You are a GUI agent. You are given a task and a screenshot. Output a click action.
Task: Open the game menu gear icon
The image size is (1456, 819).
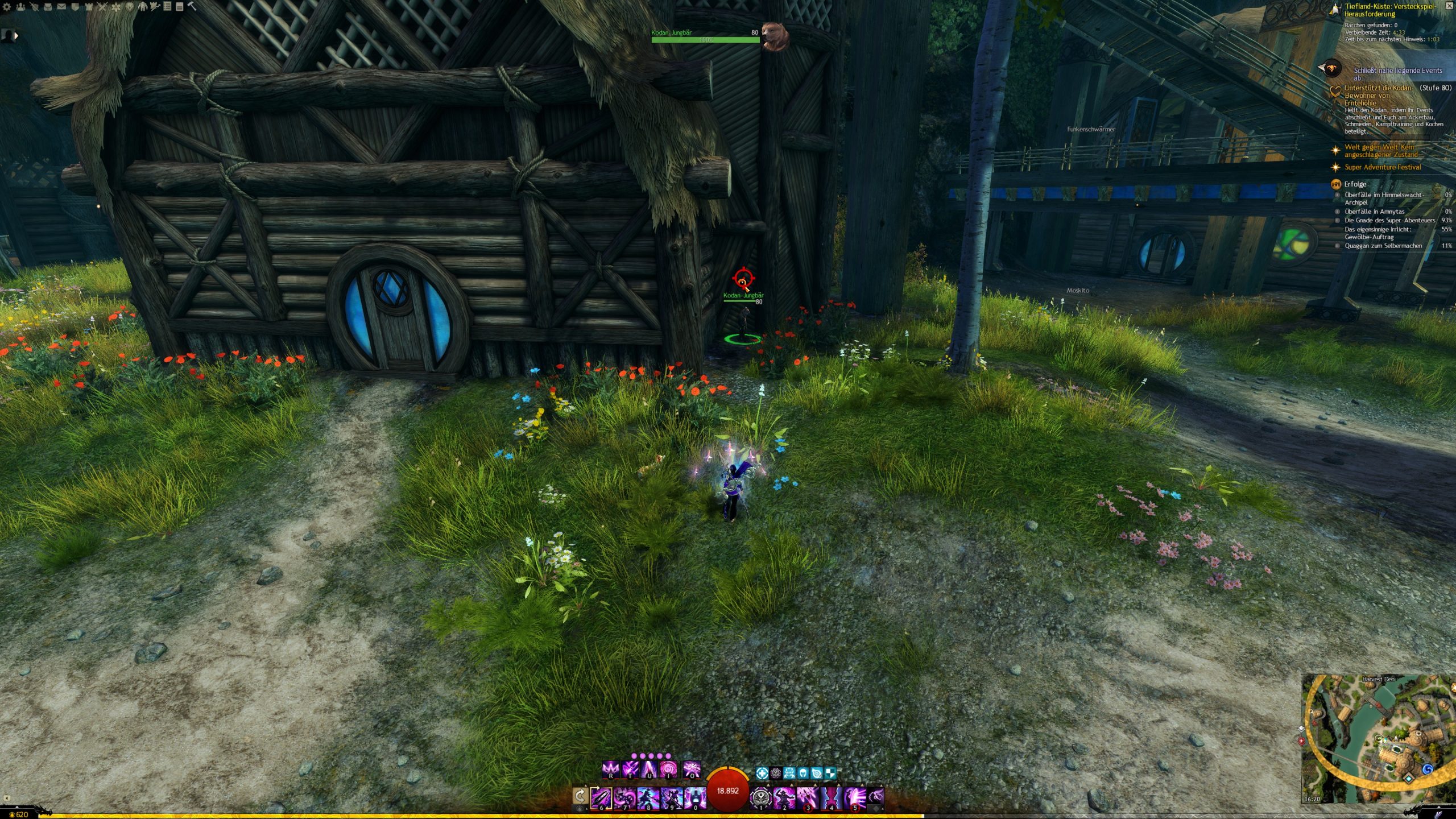click(x=7, y=7)
